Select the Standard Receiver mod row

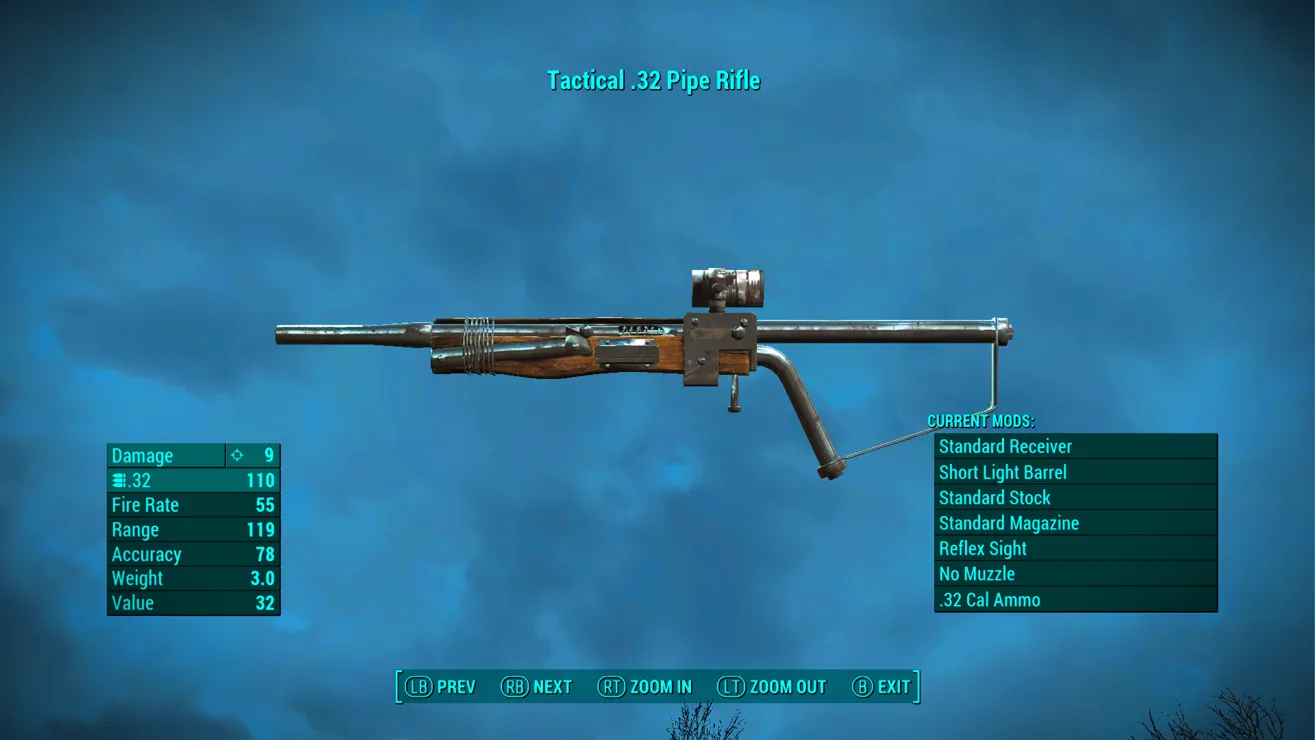tap(1075, 447)
